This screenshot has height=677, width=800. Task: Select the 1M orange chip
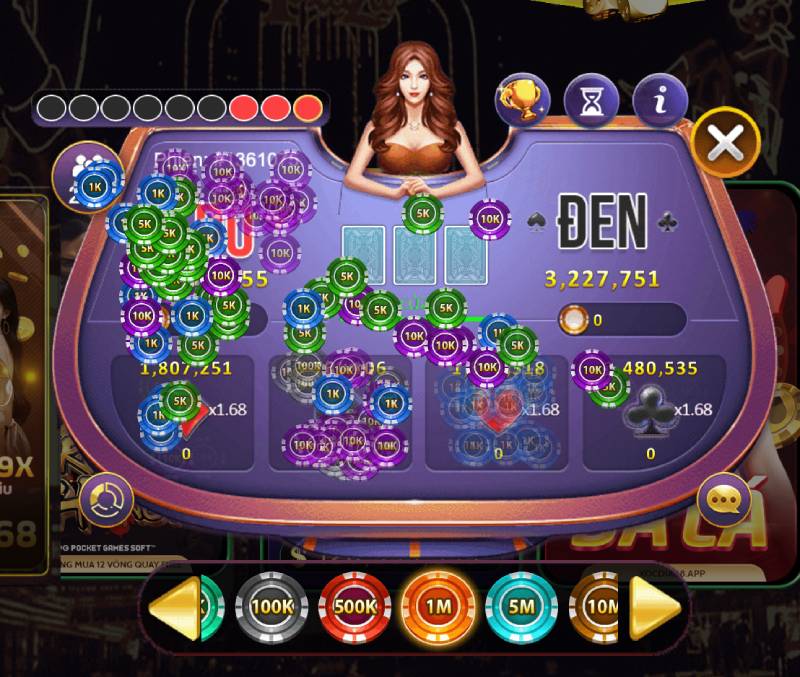438,606
